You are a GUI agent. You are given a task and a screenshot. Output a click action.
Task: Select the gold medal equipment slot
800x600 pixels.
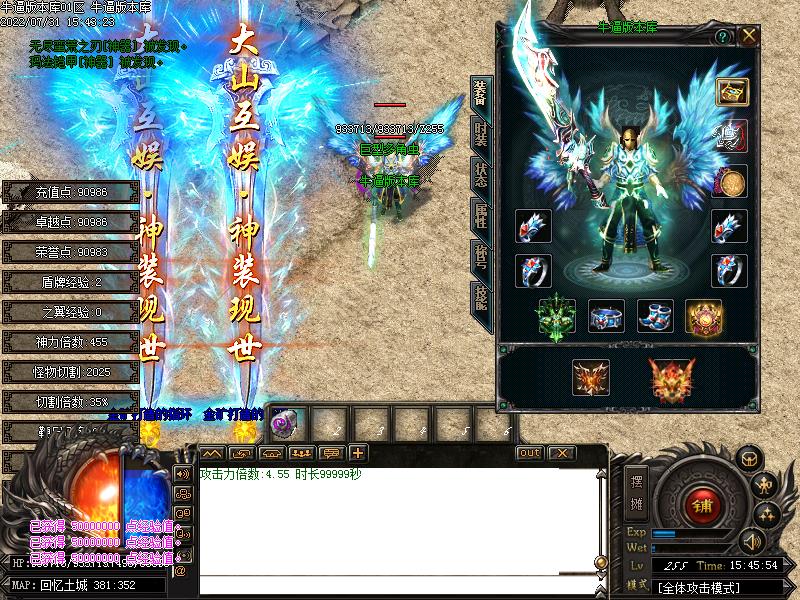click(x=733, y=182)
